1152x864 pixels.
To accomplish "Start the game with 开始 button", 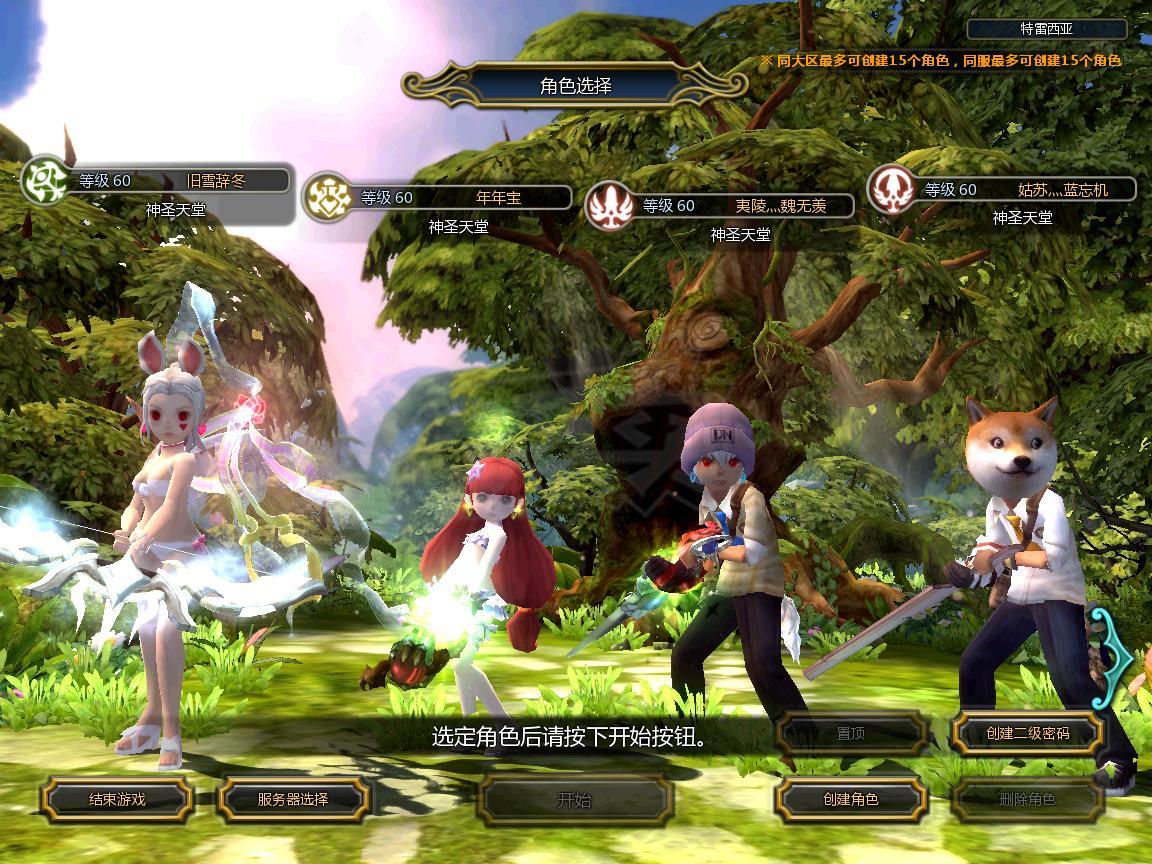I will point(574,799).
